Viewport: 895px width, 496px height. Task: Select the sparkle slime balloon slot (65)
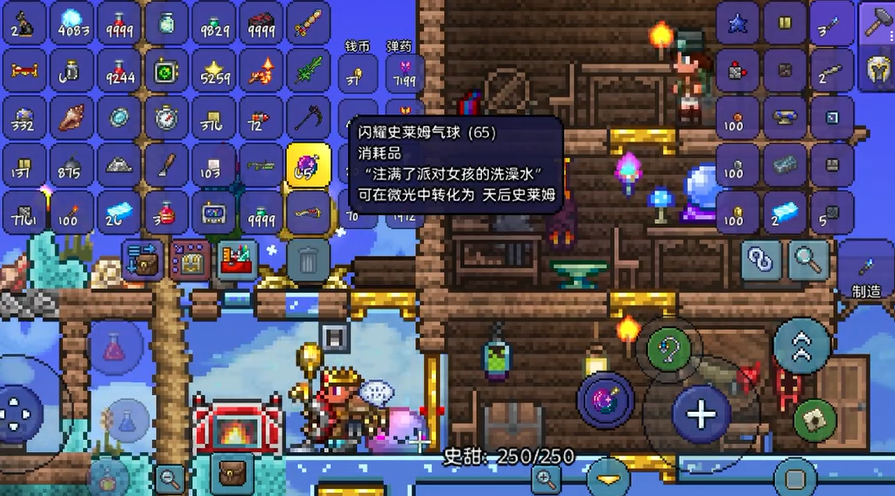point(308,164)
